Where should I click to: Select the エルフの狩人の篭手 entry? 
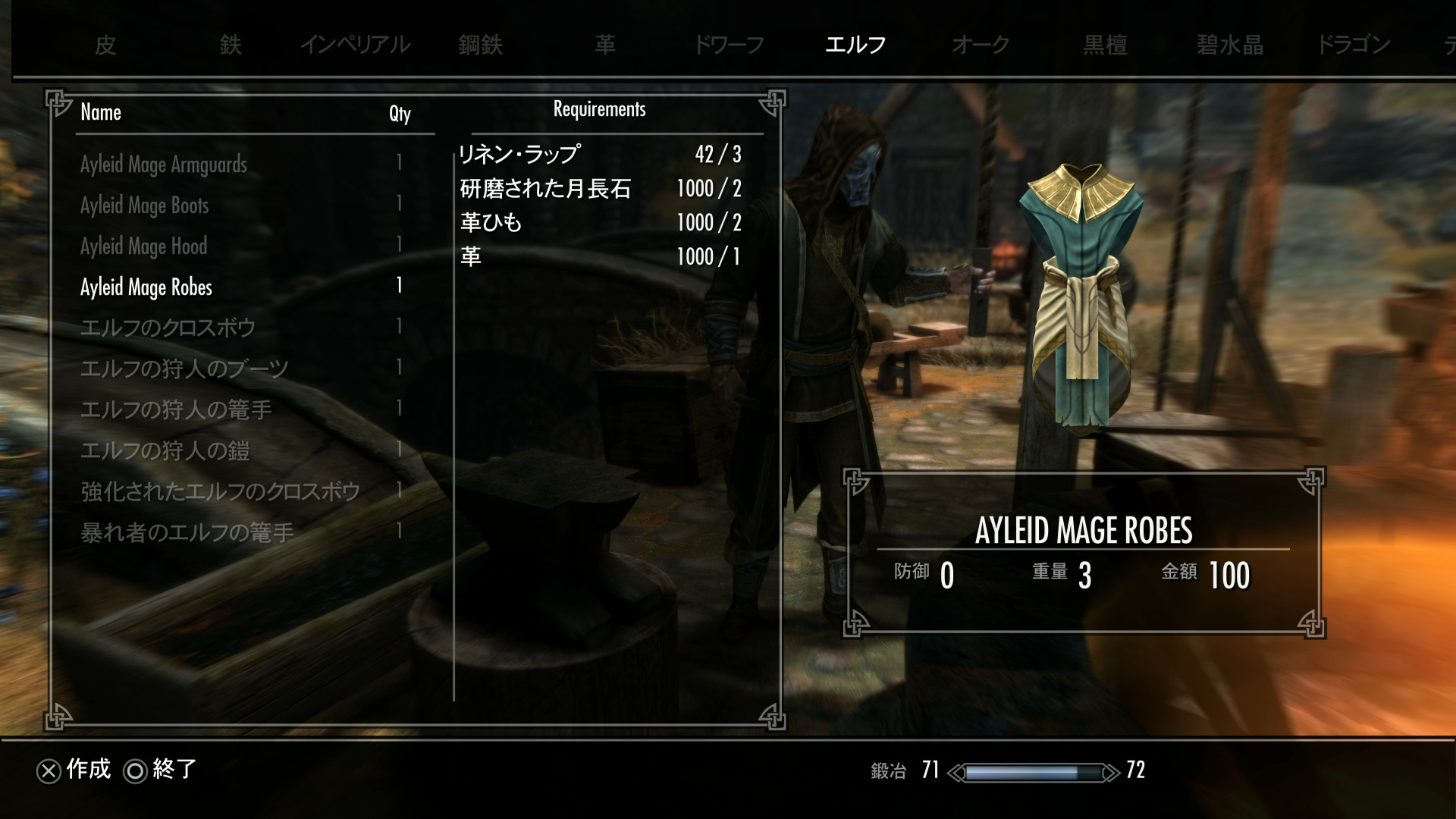(176, 410)
